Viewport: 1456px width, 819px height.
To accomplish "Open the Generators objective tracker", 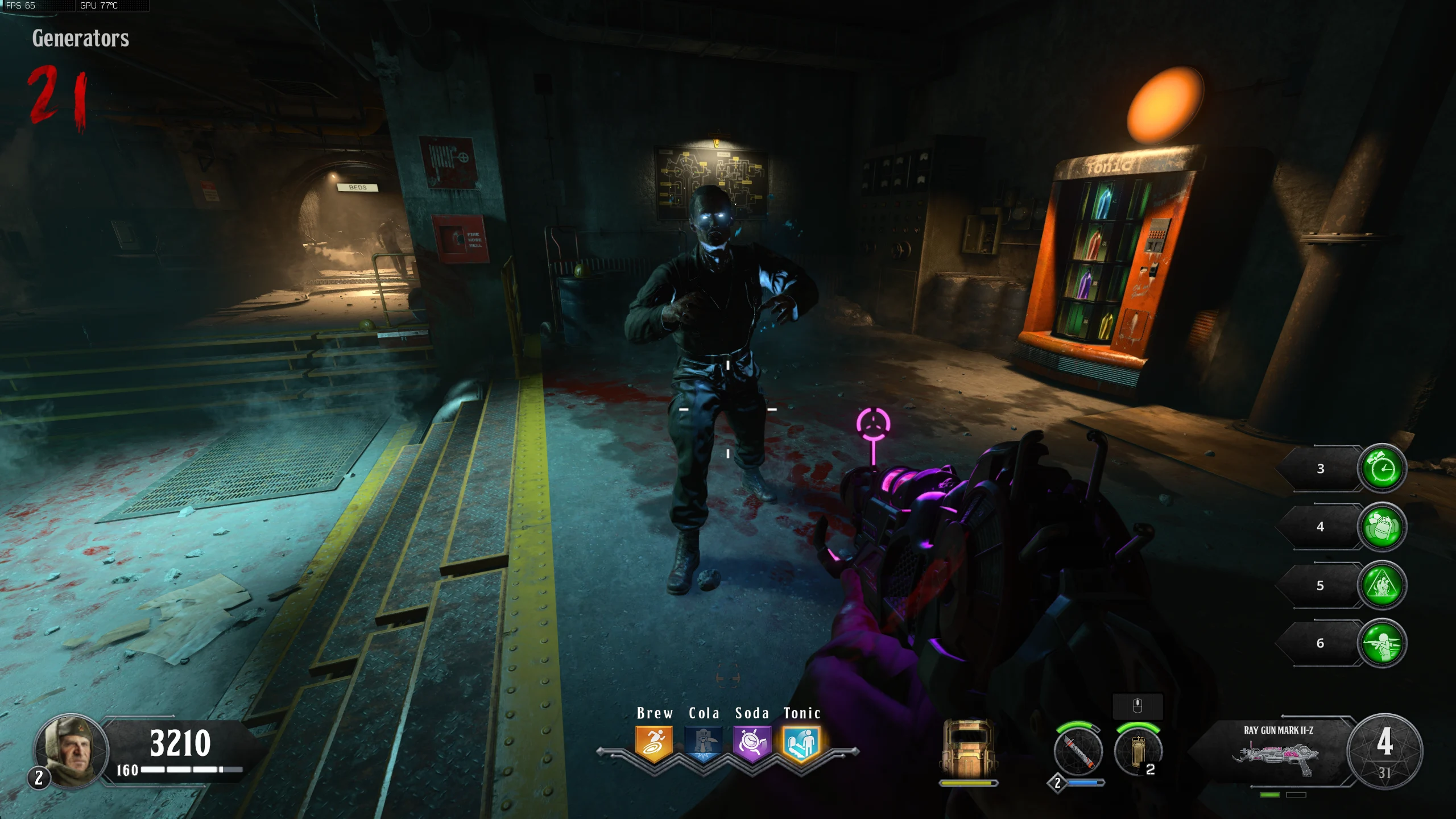I will click(80, 39).
